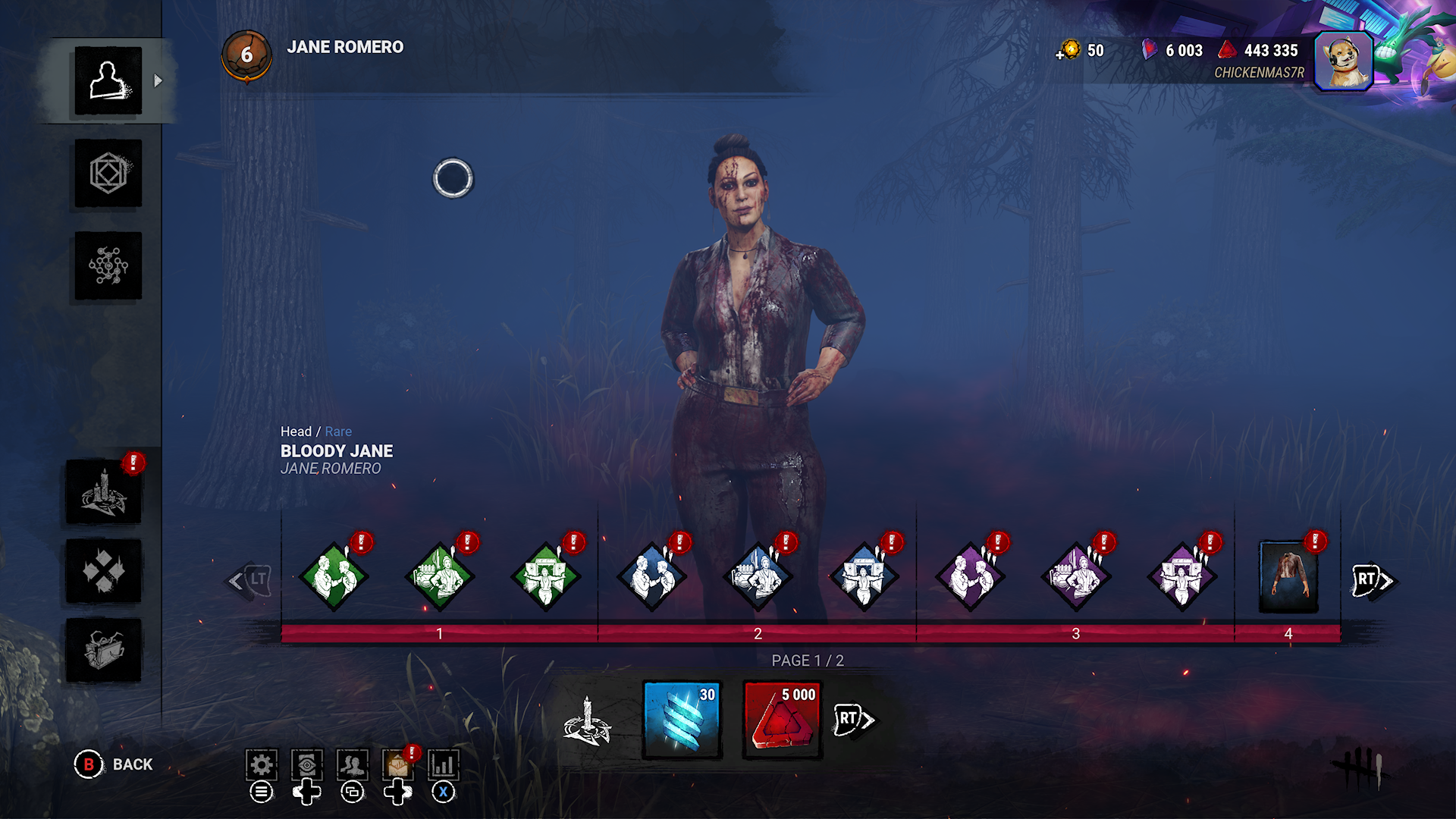Open the survivor character tab
Image resolution: width=1456 pixels, height=819 pixels.
[108, 80]
